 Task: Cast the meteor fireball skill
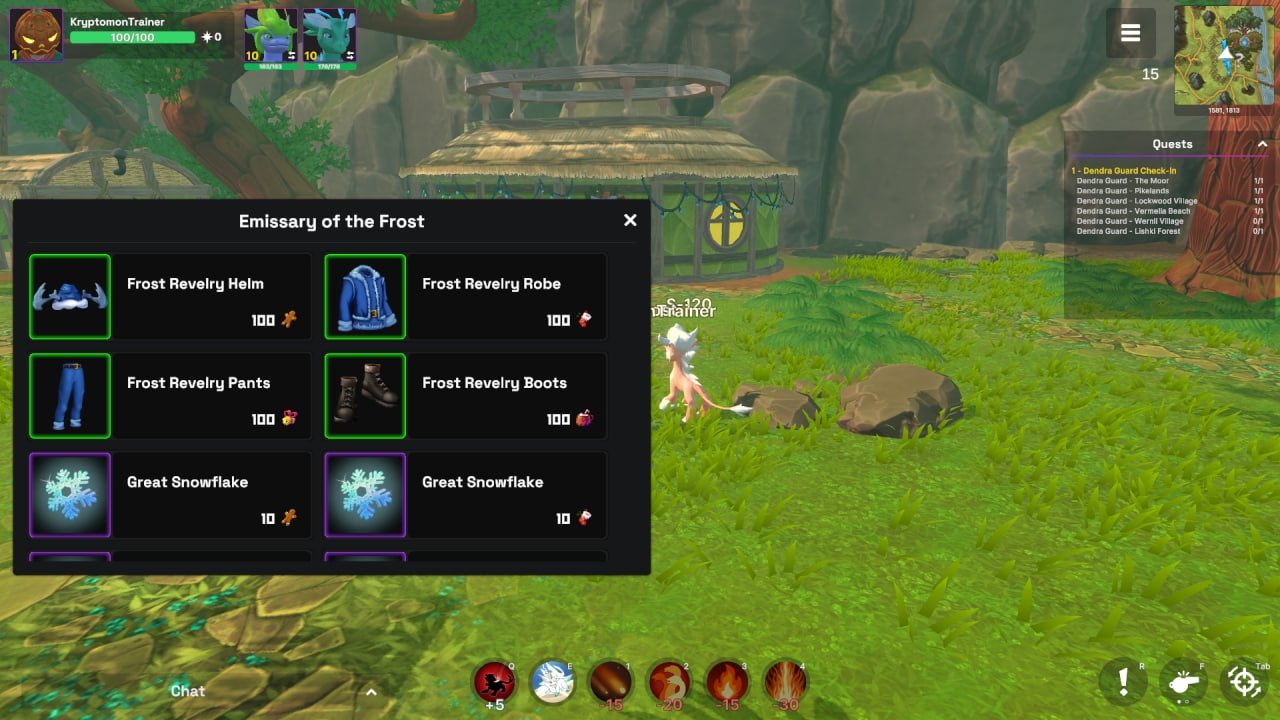609,682
